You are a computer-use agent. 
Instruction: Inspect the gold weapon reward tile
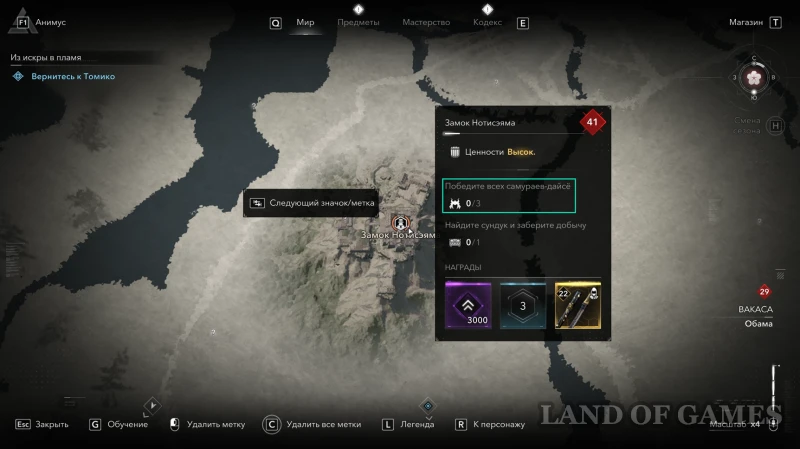click(x=578, y=305)
